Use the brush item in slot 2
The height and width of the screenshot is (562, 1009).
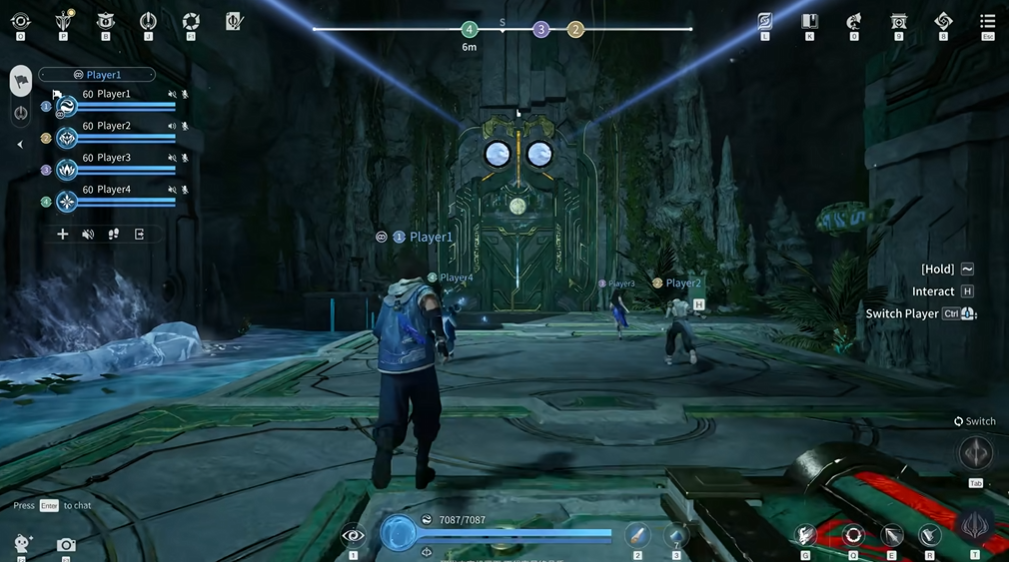click(637, 535)
